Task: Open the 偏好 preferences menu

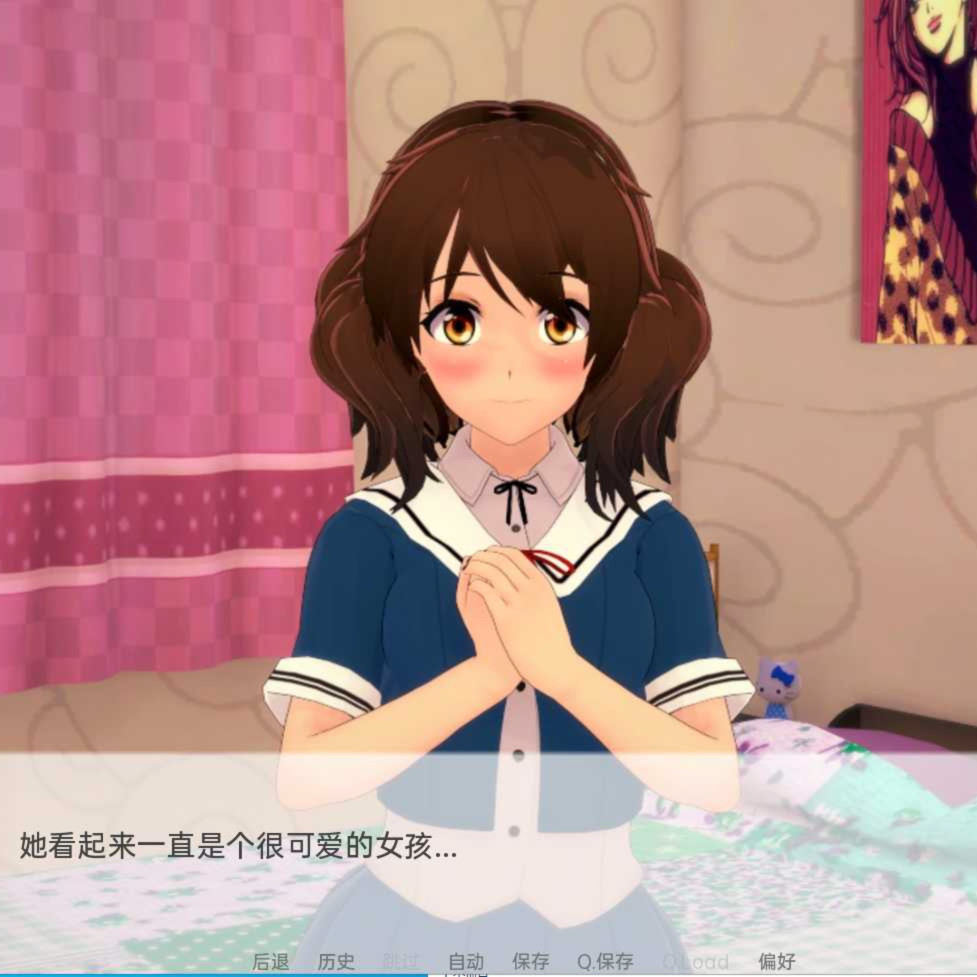Action: (x=777, y=962)
